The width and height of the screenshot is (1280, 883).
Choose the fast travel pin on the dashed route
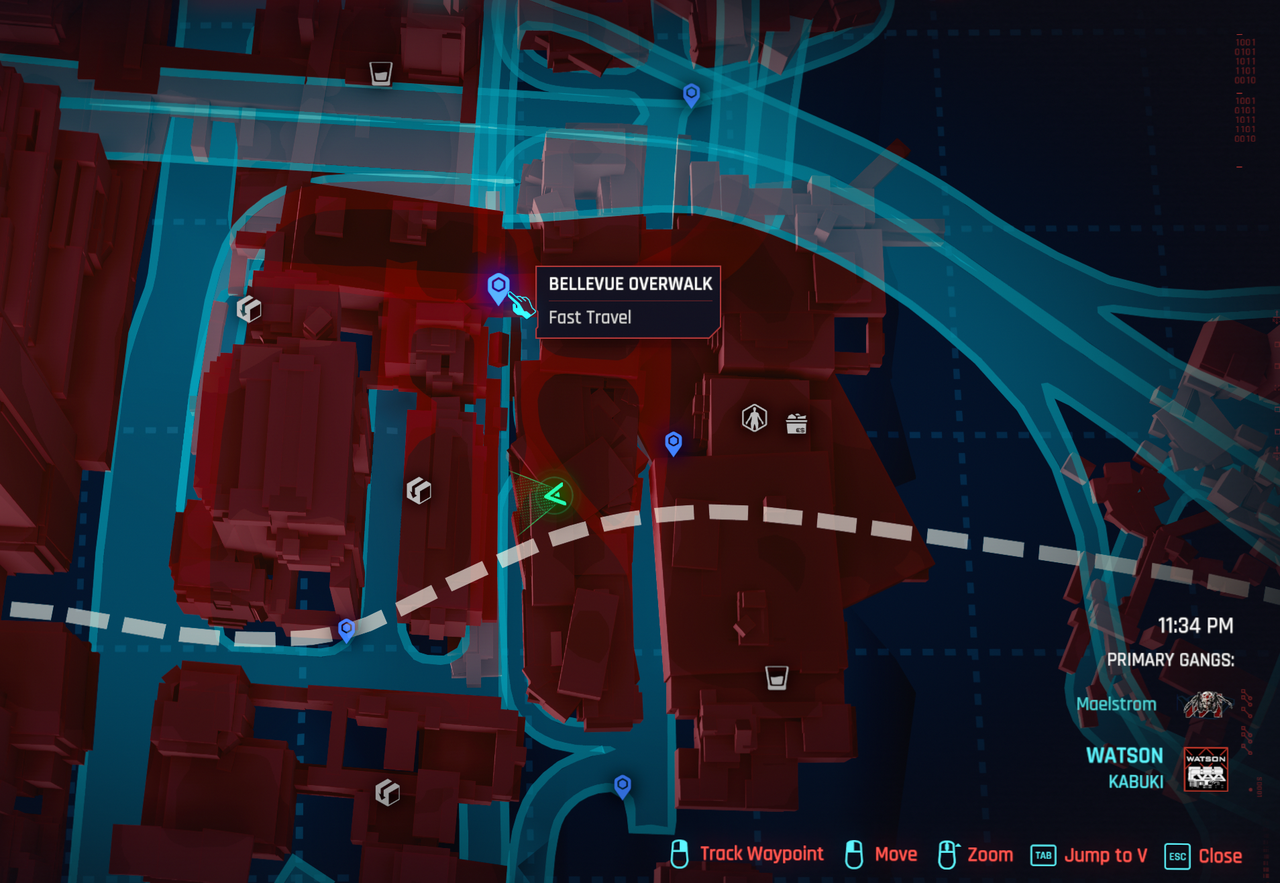346,629
